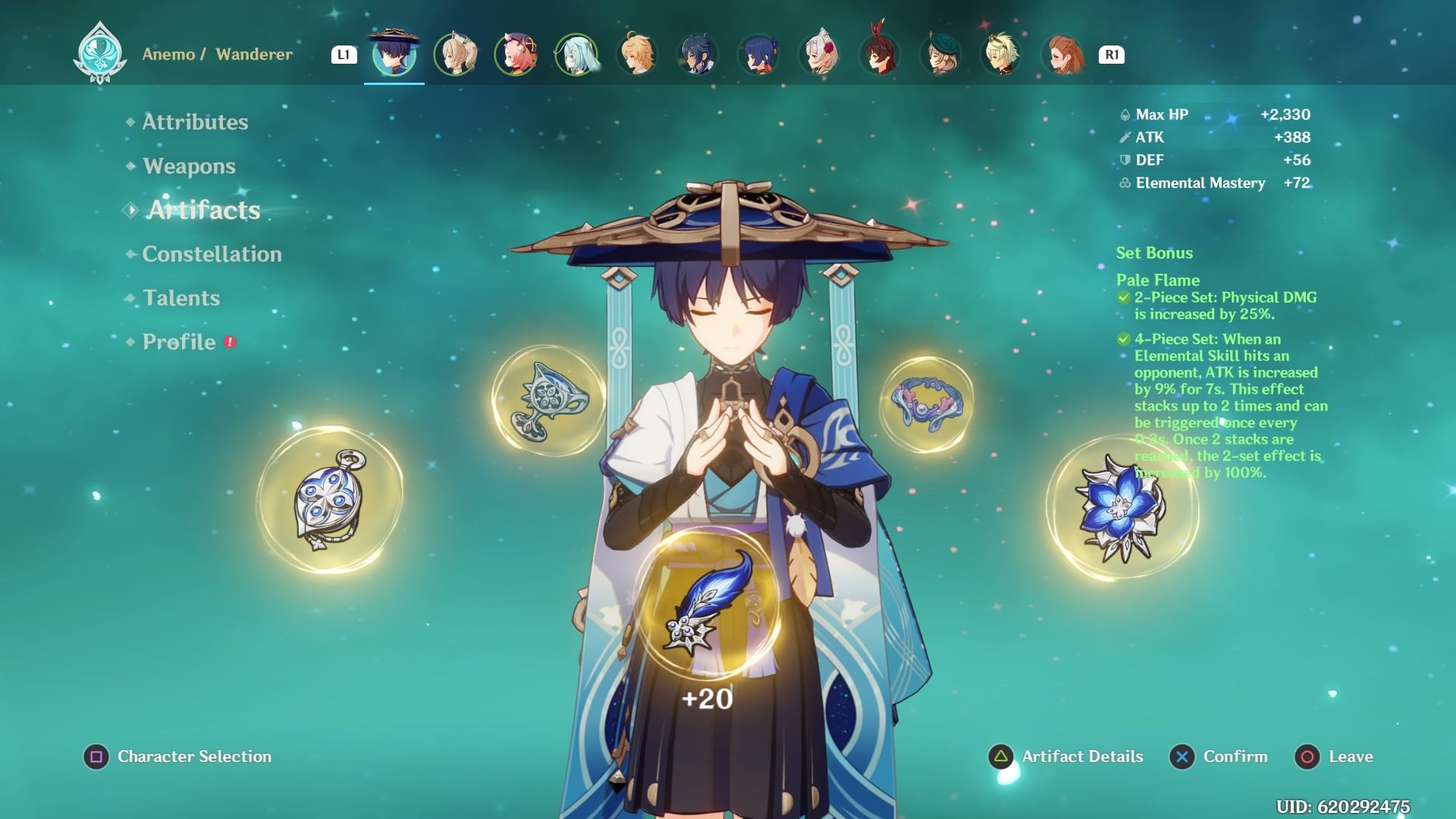
Task: Click the droplet icon next to Max HP
Action: pos(1124,115)
